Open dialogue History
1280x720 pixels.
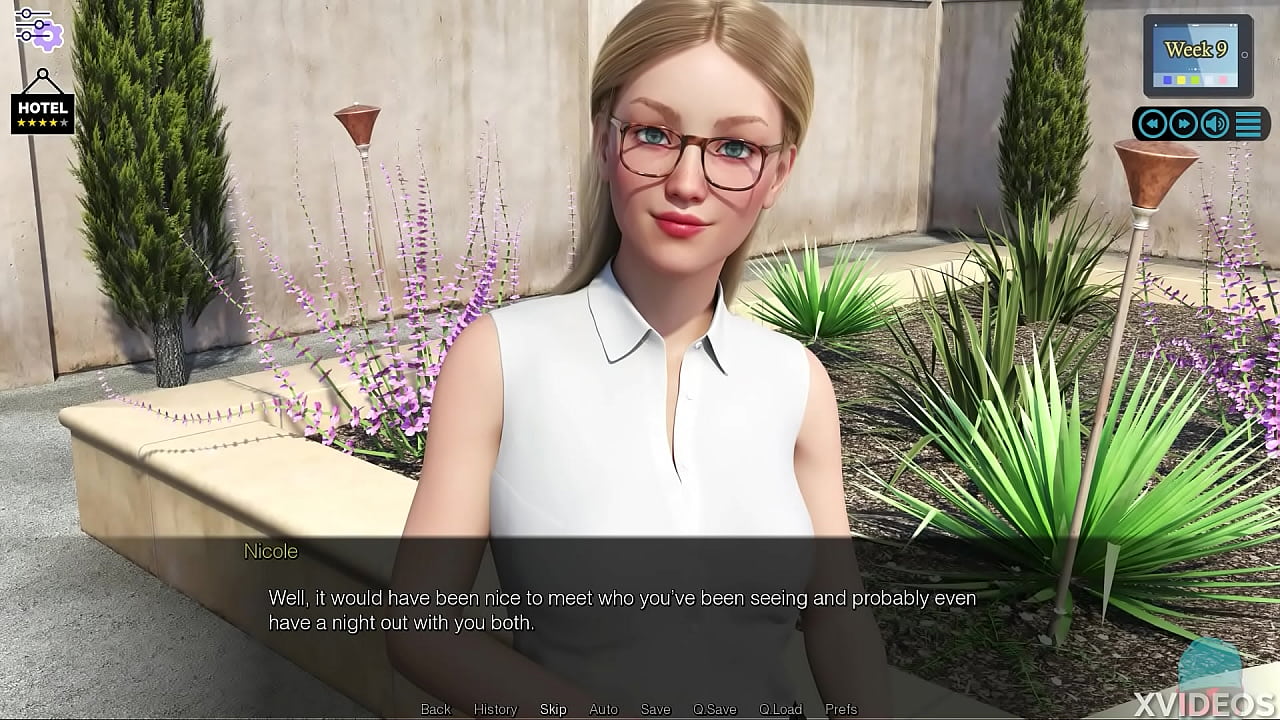(495, 709)
